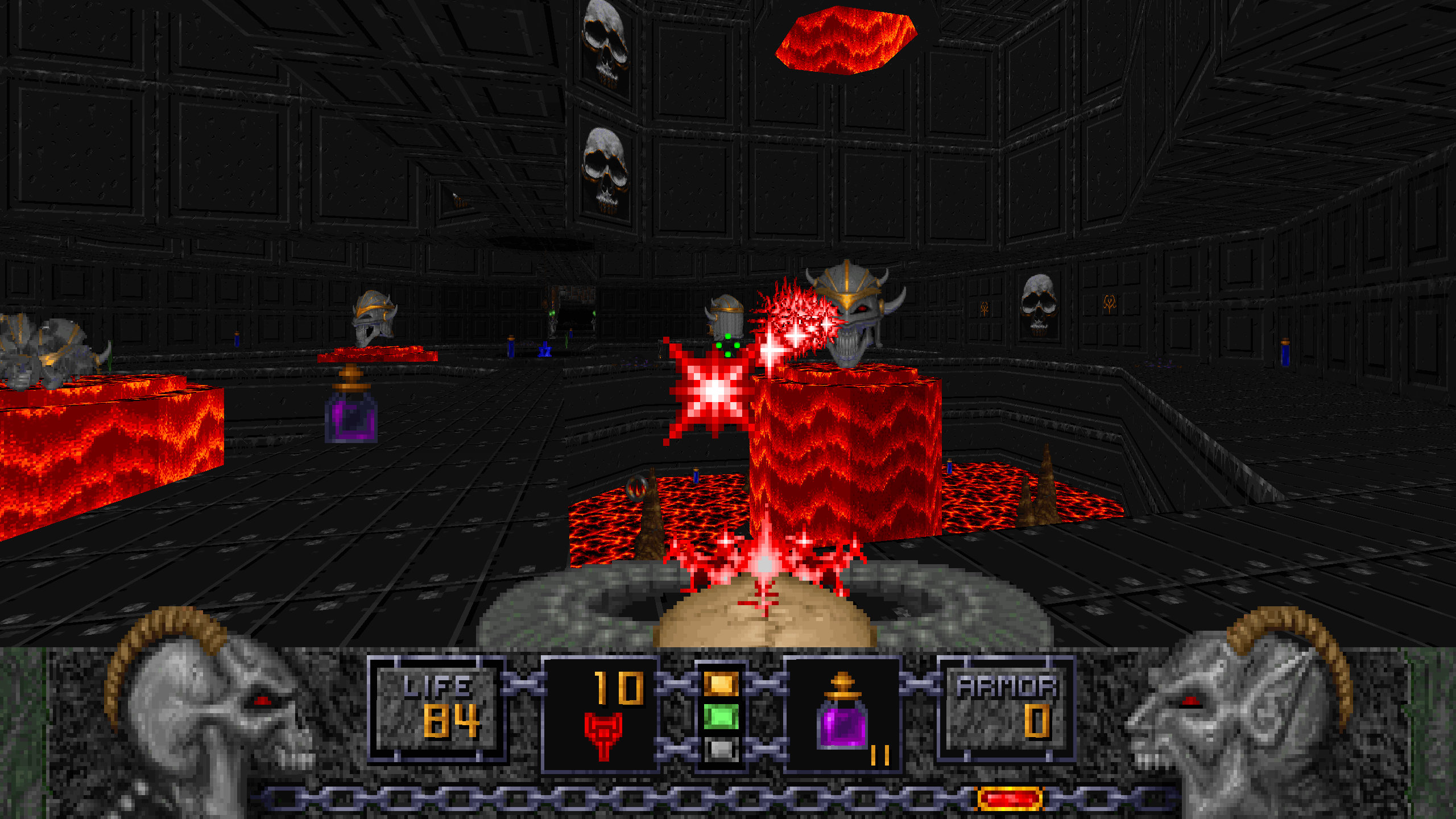Viewport: 1456px width, 819px height.
Task: Select the purple Quartz Flask inventory slot
Action: pos(842,714)
